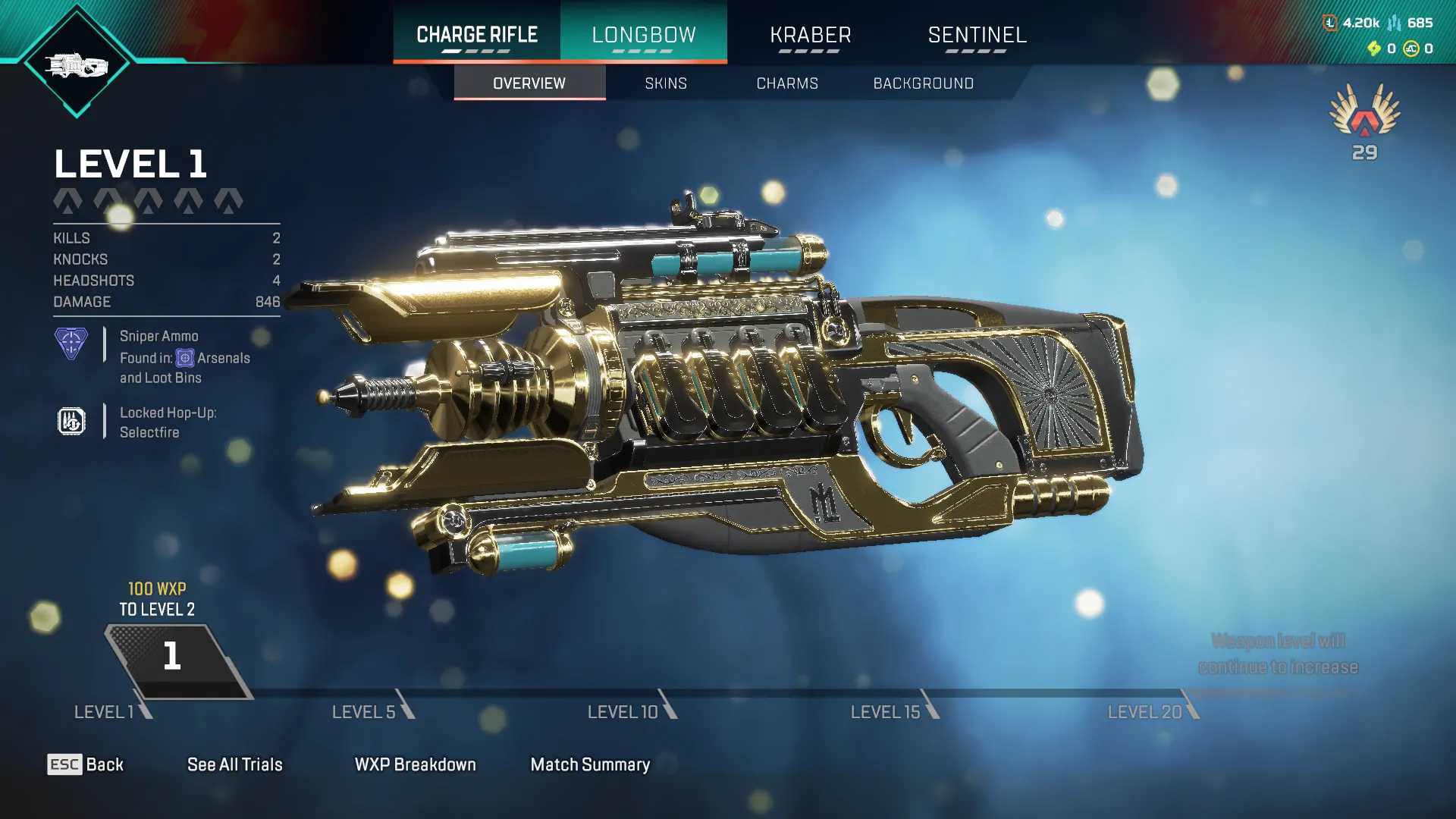Click the ESC Back button
The image size is (1456, 819).
pos(86,764)
